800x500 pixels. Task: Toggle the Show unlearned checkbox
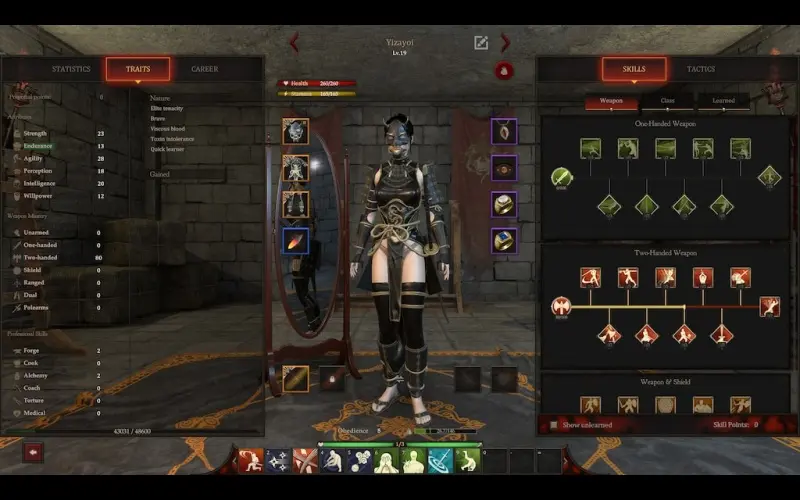click(x=555, y=424)
